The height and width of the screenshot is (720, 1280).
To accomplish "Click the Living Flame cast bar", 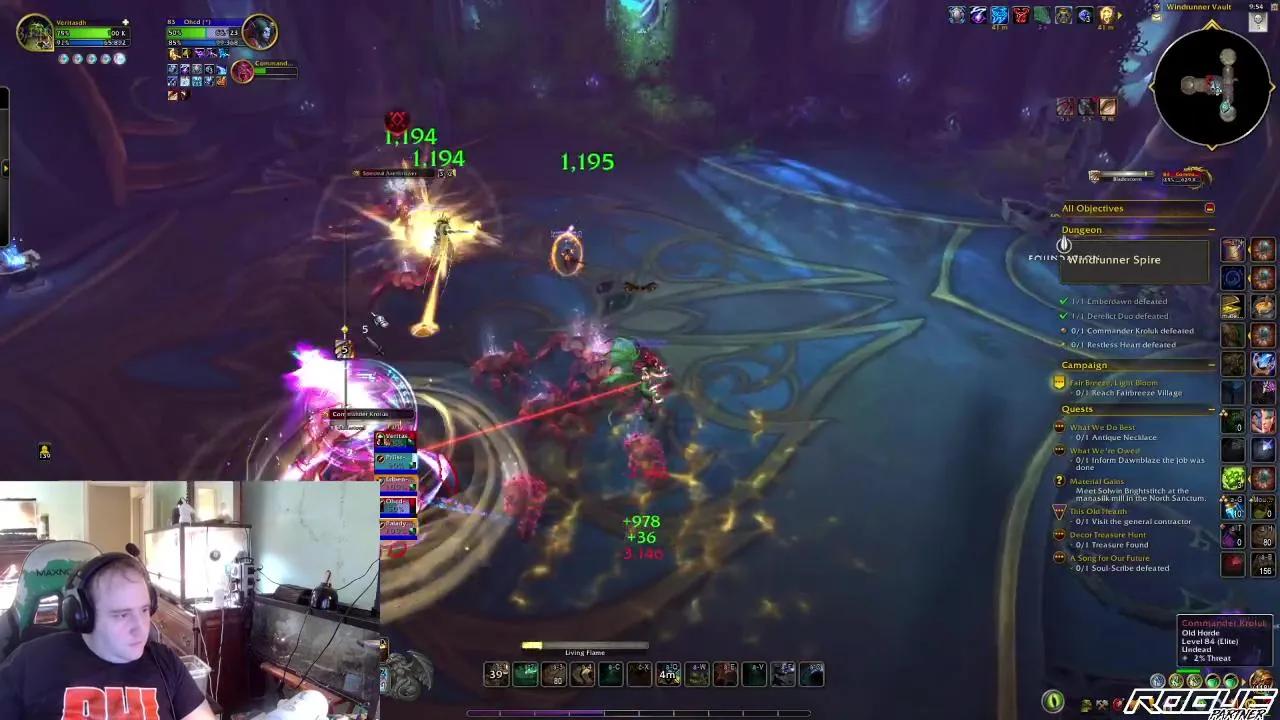I will (585, 645).
